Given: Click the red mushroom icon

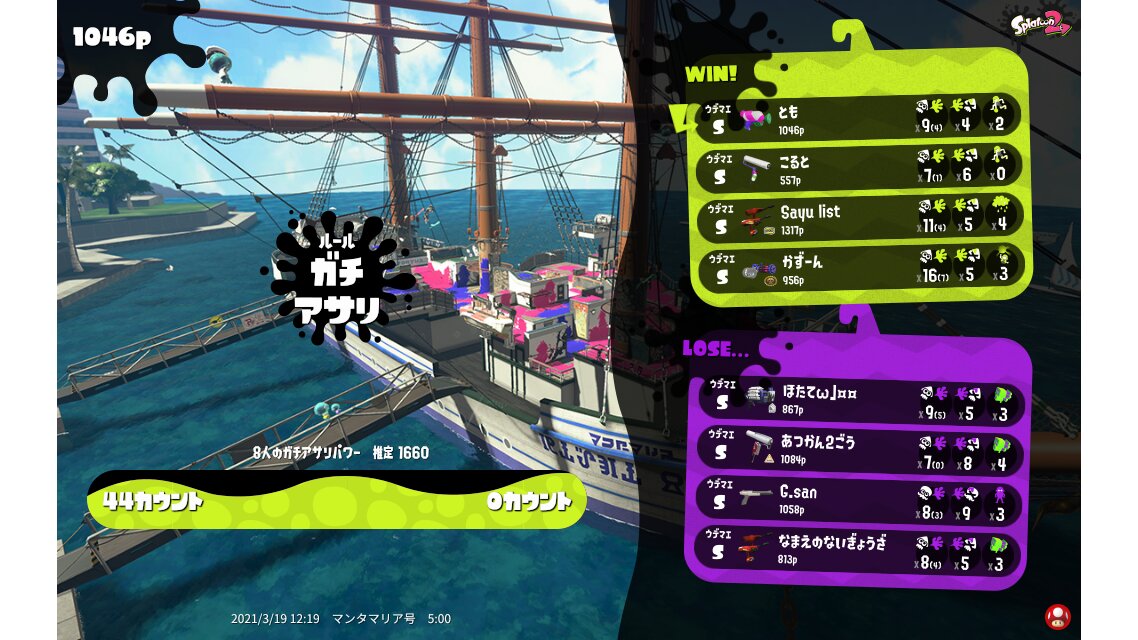Looking at the screenshot, I should pyautogui.click(x=1056, y=615).
